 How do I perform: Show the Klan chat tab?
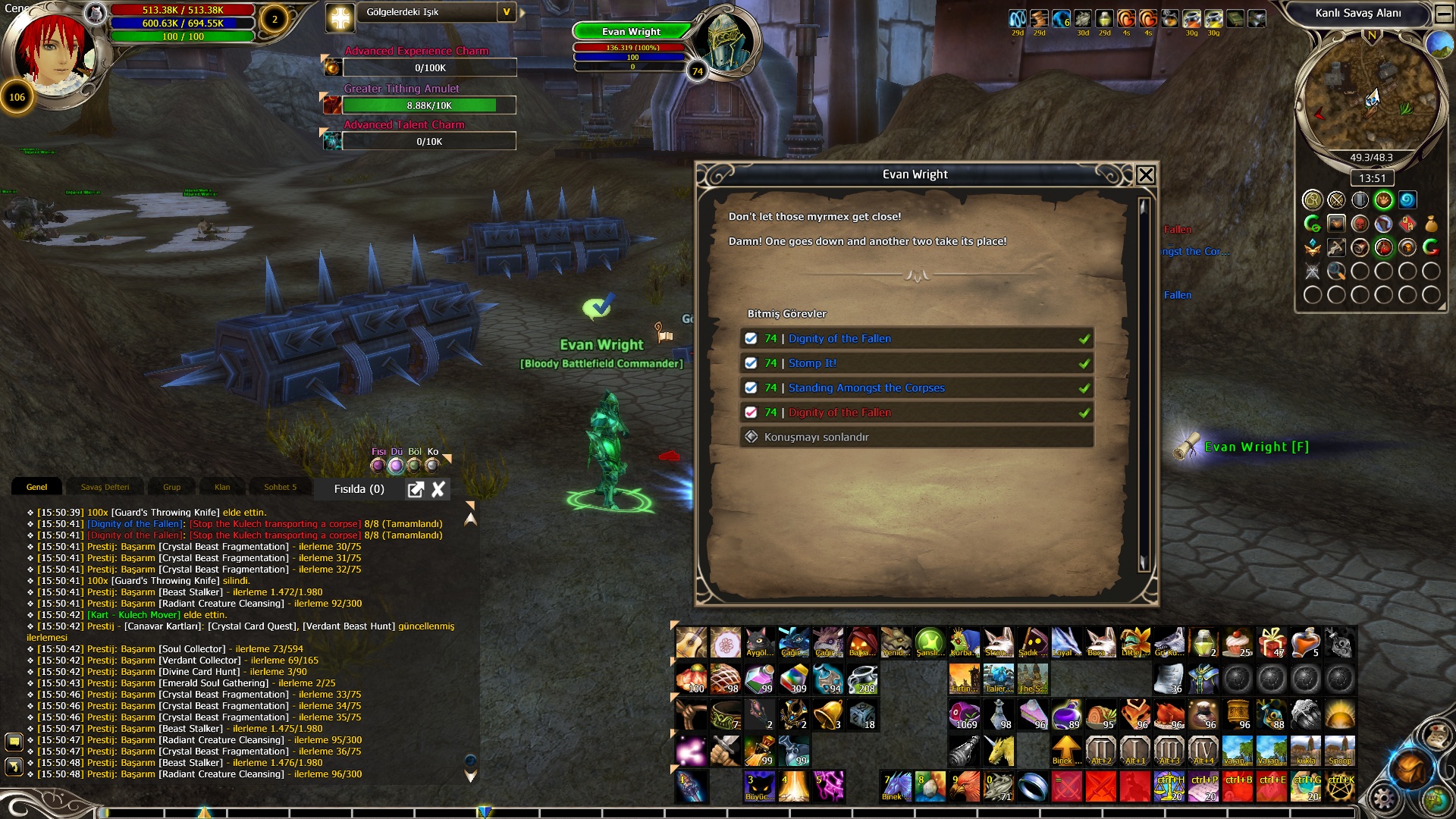[222, 488]
